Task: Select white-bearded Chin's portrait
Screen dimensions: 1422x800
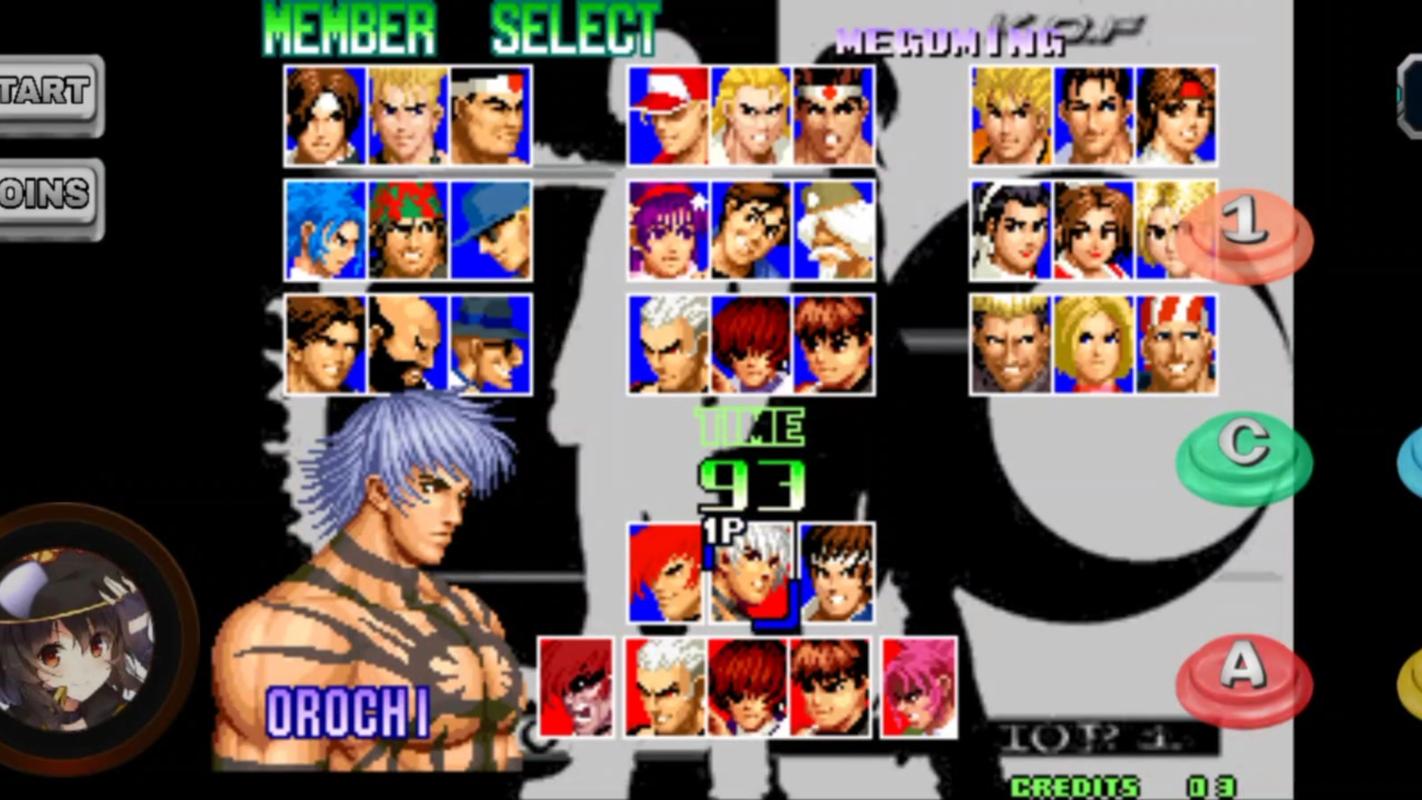Action: pyautogui.click(x=834, y=230)
